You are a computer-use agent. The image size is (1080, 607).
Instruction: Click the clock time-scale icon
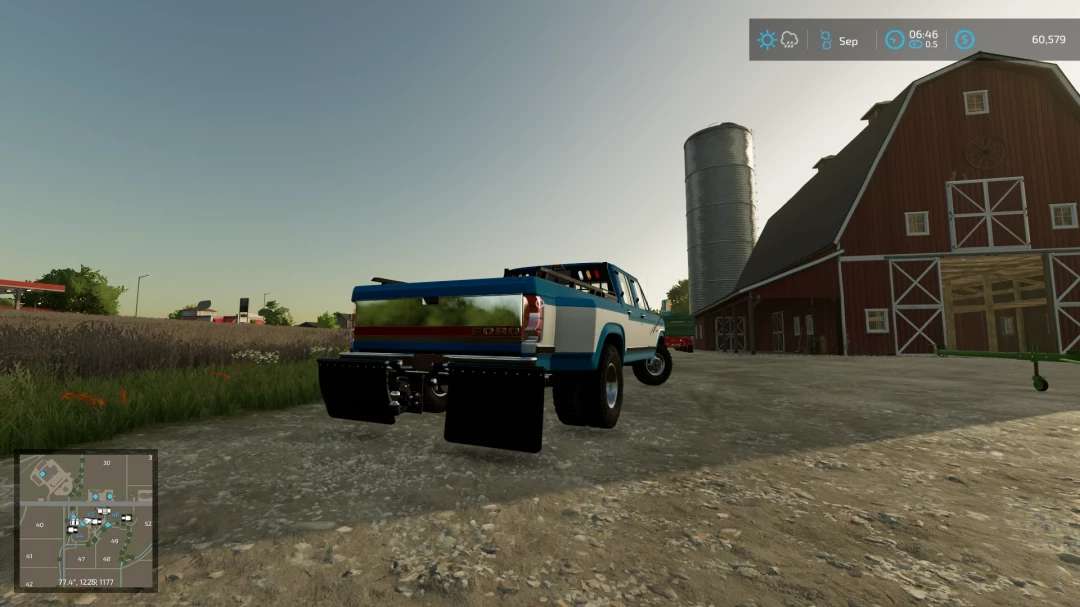894,40
